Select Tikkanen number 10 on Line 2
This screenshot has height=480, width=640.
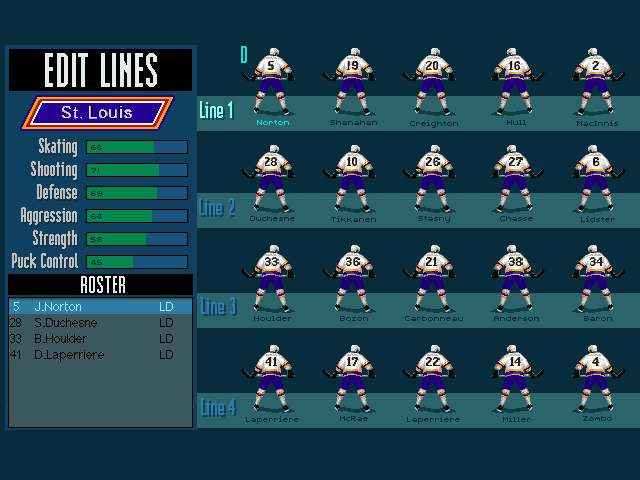click(351, 181)
